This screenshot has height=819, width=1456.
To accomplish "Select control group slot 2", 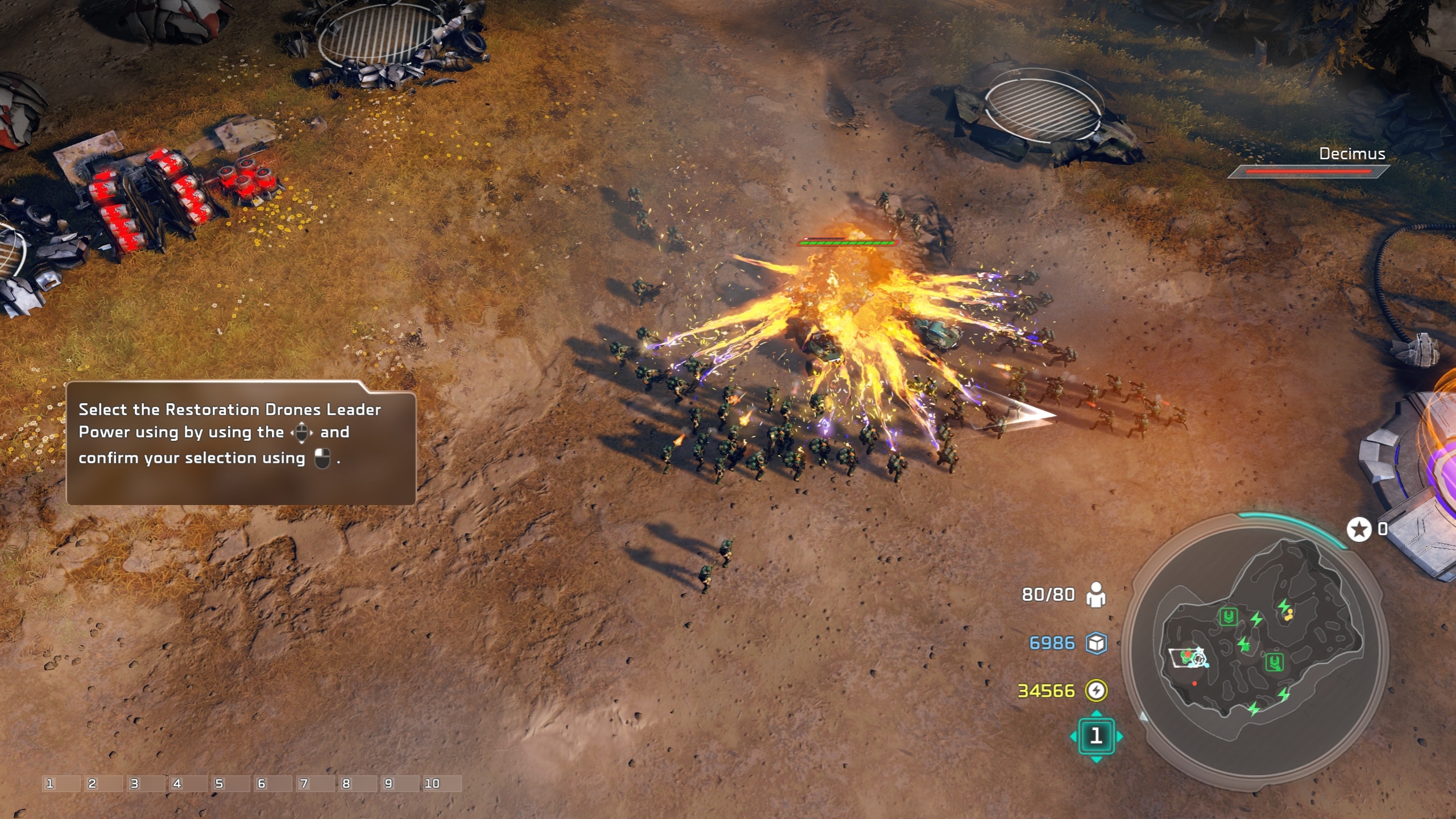I will 104,784.
